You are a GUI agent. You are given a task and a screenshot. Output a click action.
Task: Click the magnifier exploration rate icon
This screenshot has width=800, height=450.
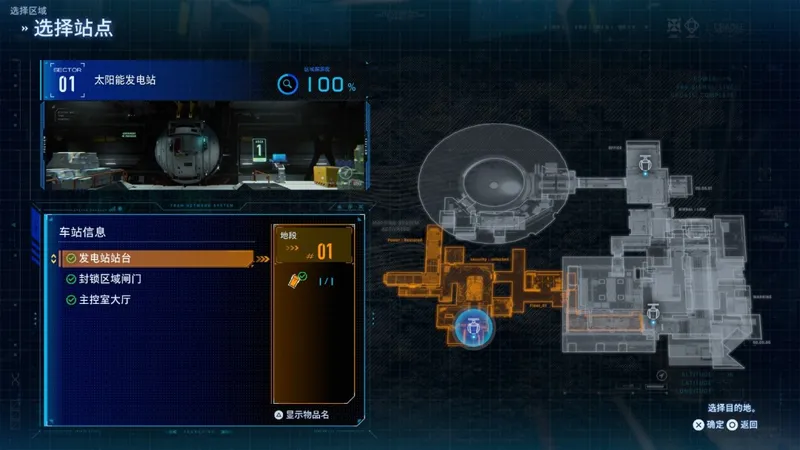[x=287, y=84]
